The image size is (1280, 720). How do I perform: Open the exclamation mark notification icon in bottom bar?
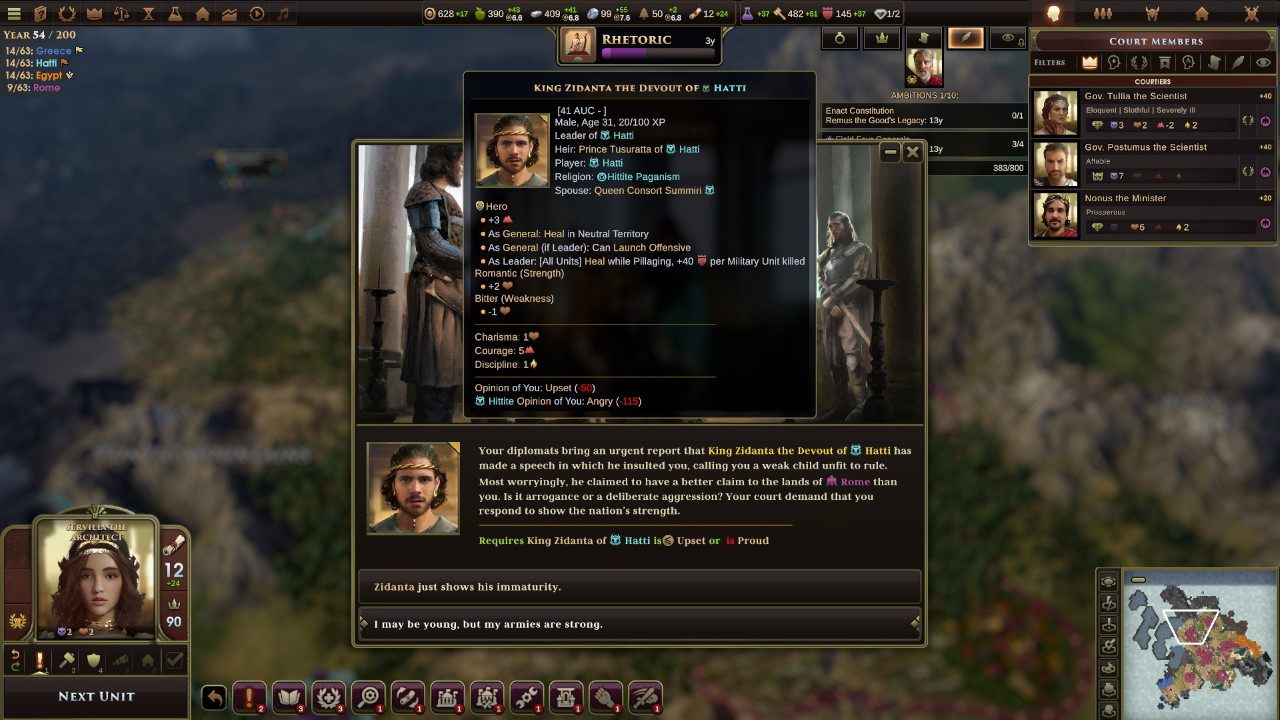pyautogui.click(x=249, y=697)
